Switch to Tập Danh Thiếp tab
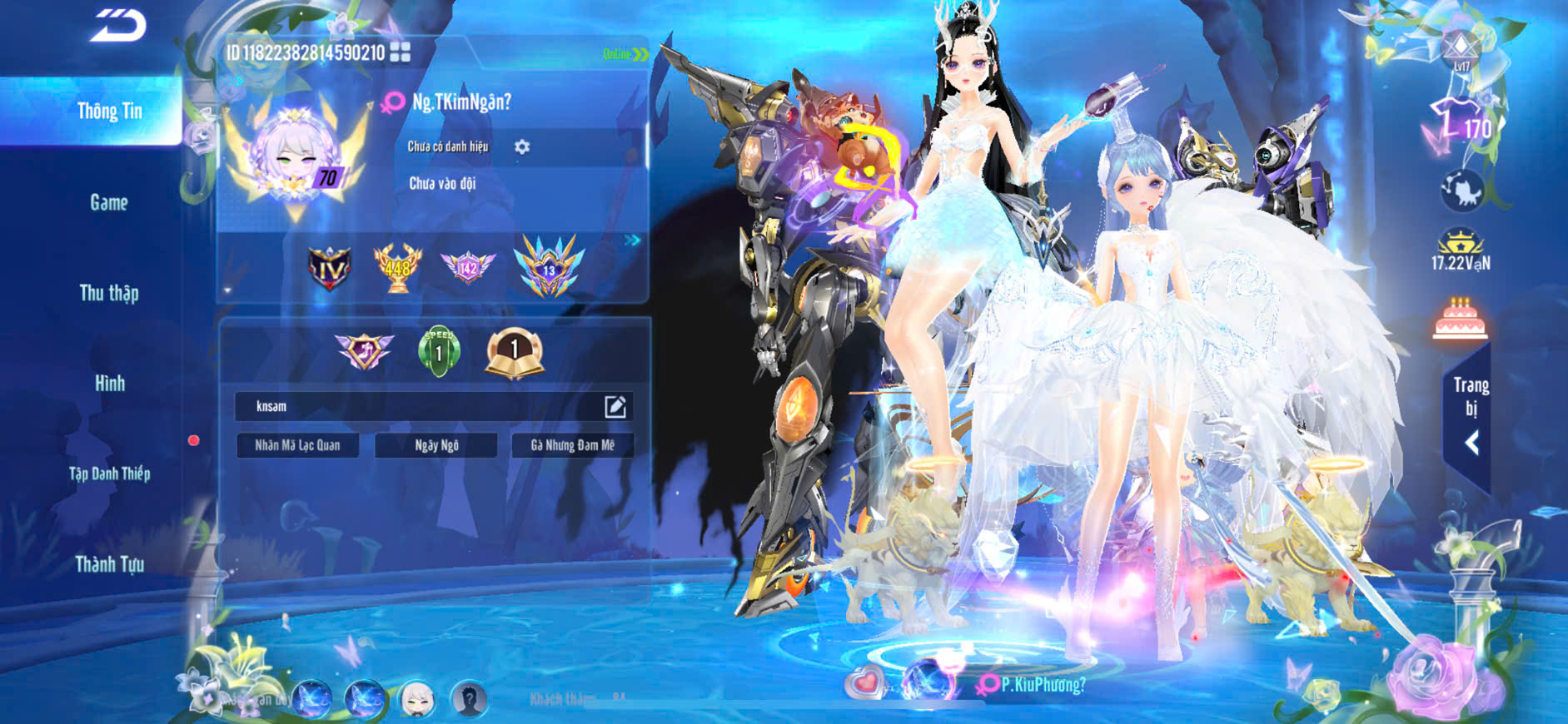Screen dimensions: 1568x724 coord(109,474)
